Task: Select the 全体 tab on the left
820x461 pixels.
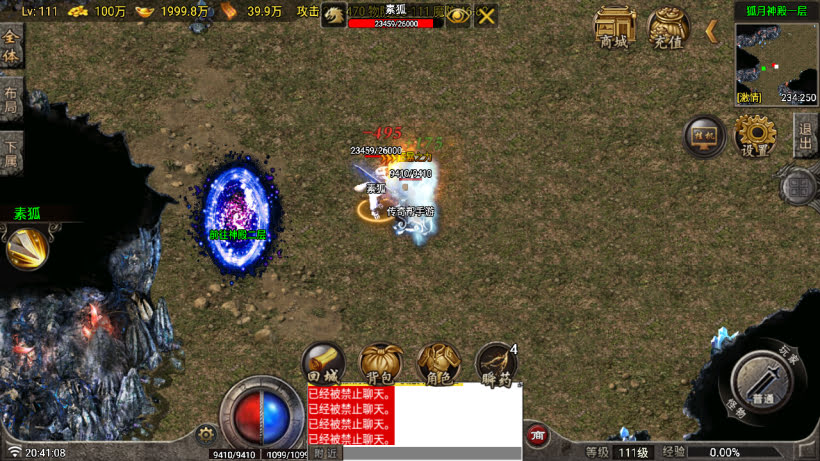Action: click(x=11, y=45)
